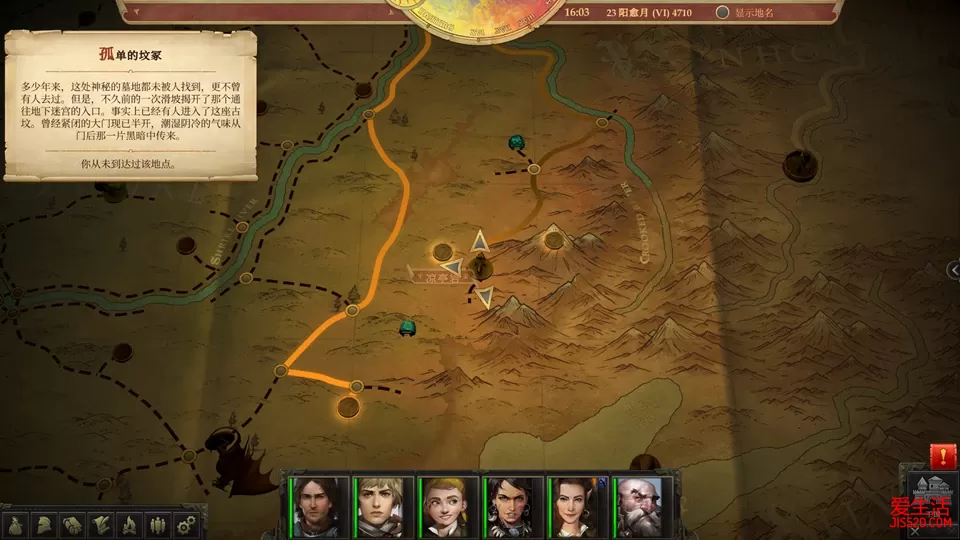
Task: Open the party formation group icon
Action: (157, 524)
